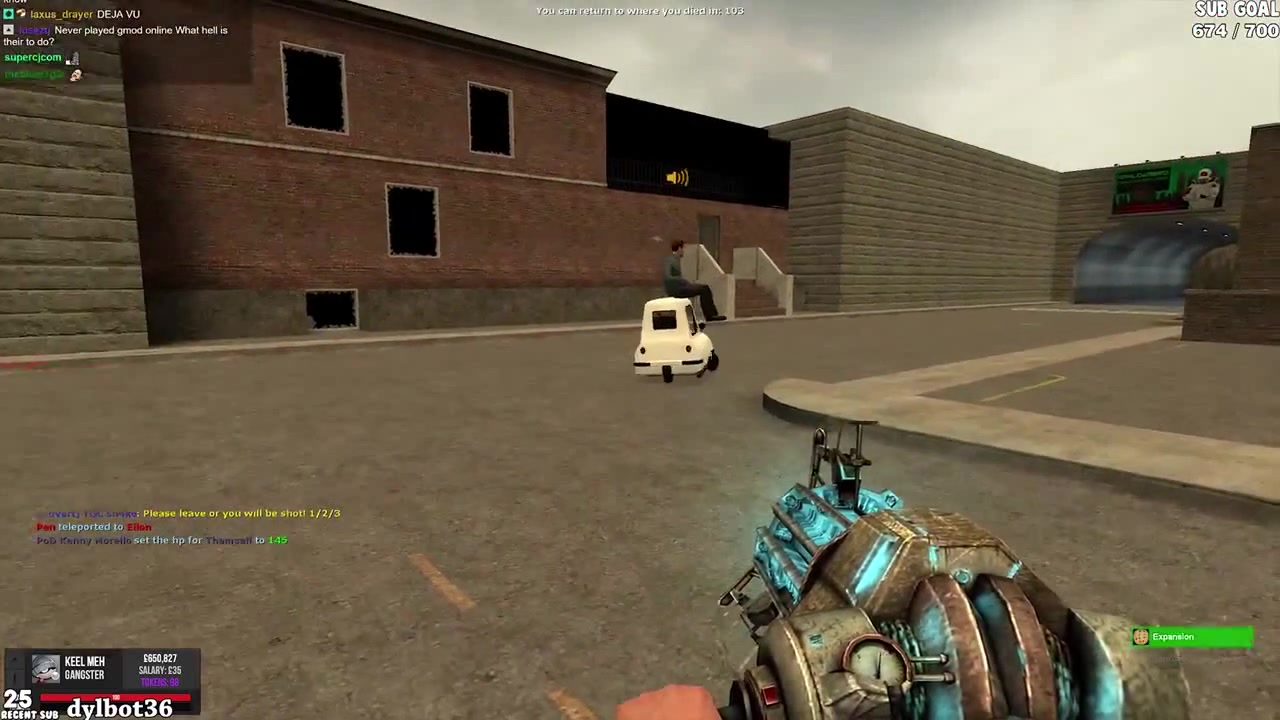Screen dimensions: 1280x720
Task: Open the green Expansion notification
Action: click(1190, 637)
